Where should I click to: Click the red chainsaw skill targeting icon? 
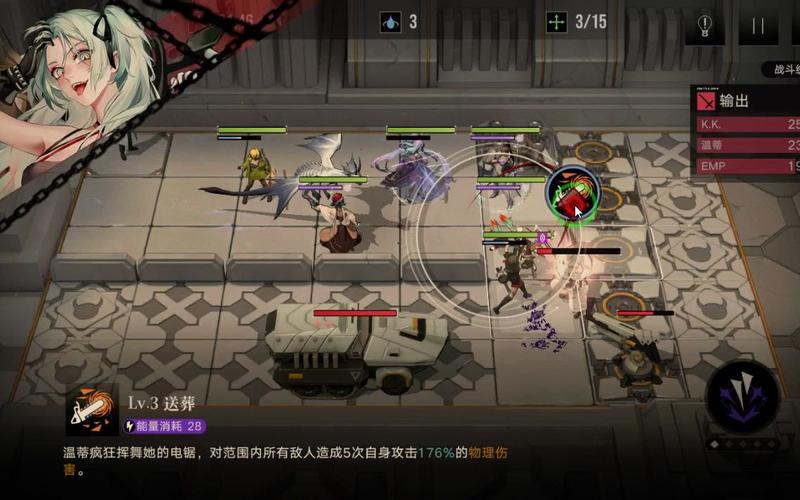point(573,193)
